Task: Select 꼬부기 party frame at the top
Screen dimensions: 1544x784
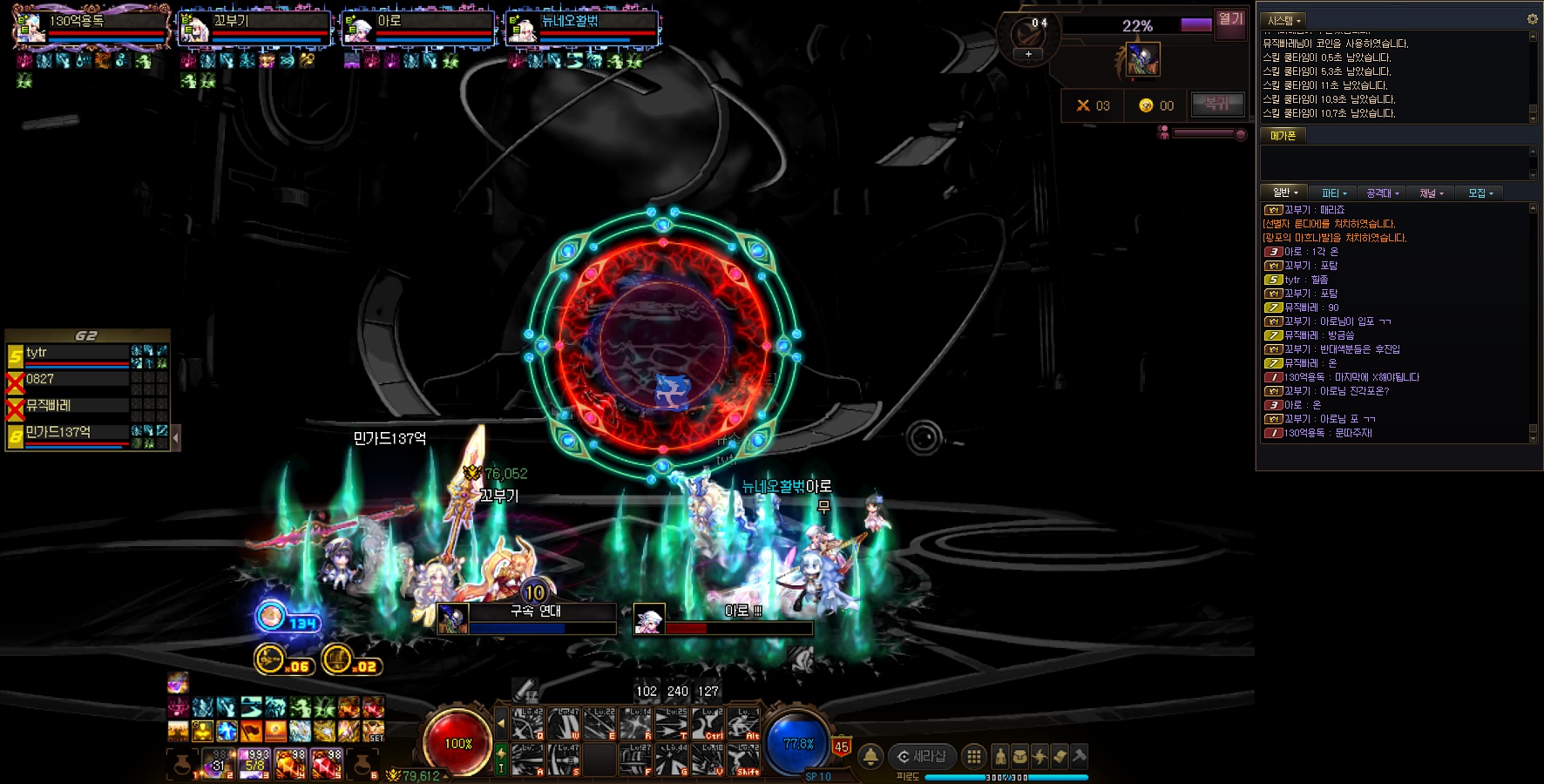Action: click(254, 28)
